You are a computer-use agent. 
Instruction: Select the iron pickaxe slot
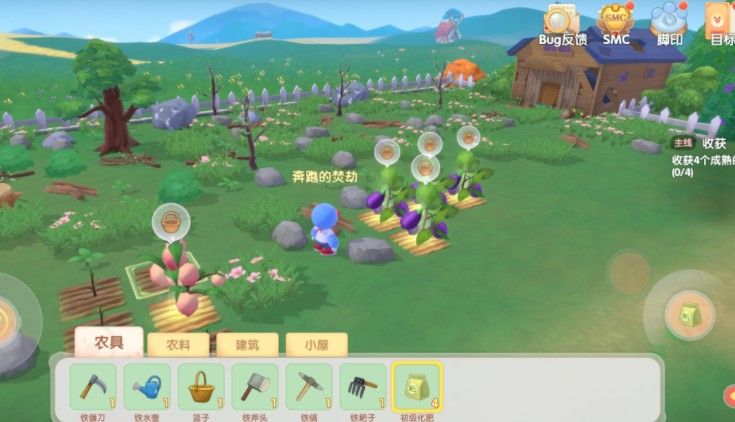pyautogui.click(x=309, y=386)
